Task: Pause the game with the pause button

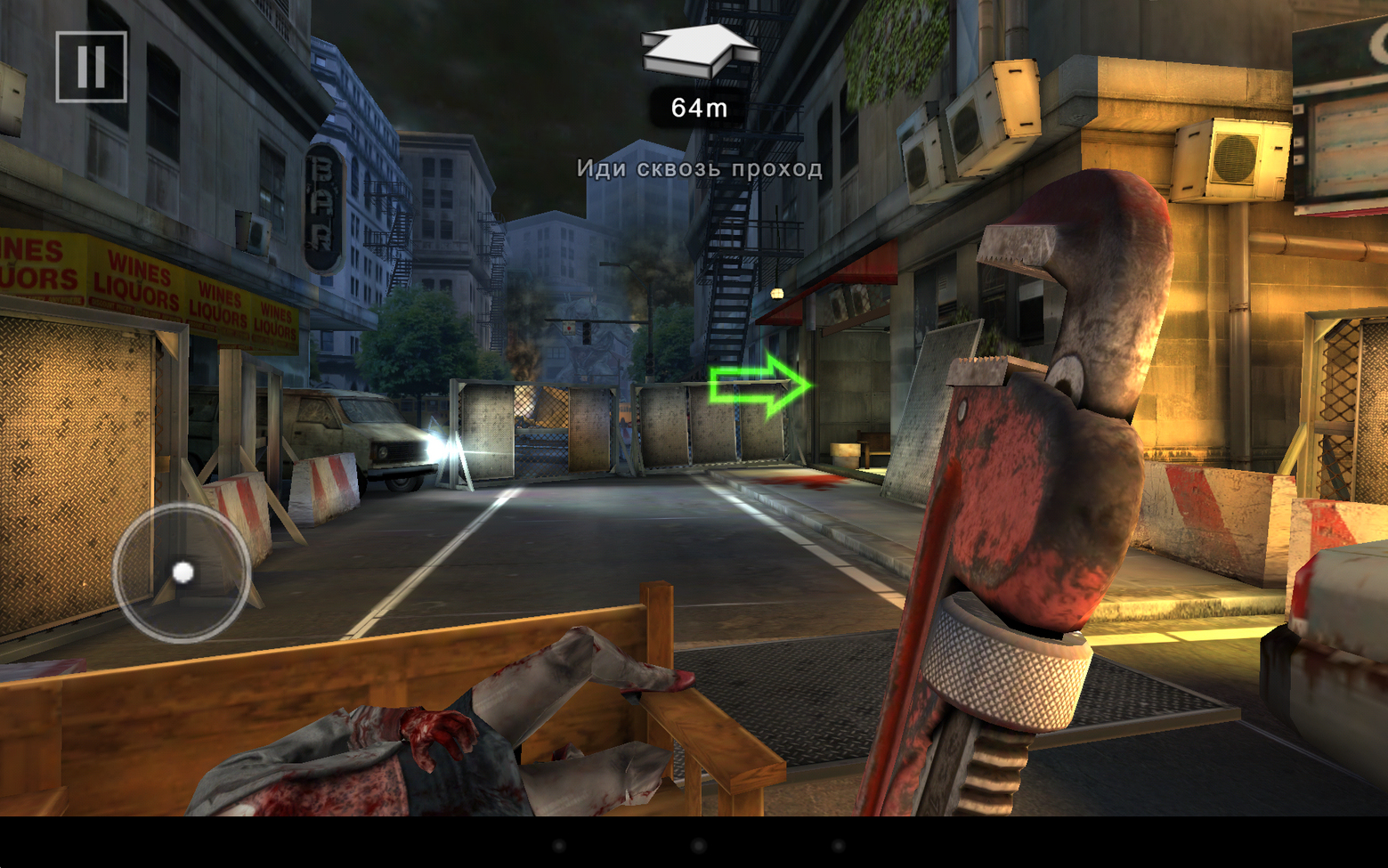Action: pyautogui.click(x=91, y=67)
